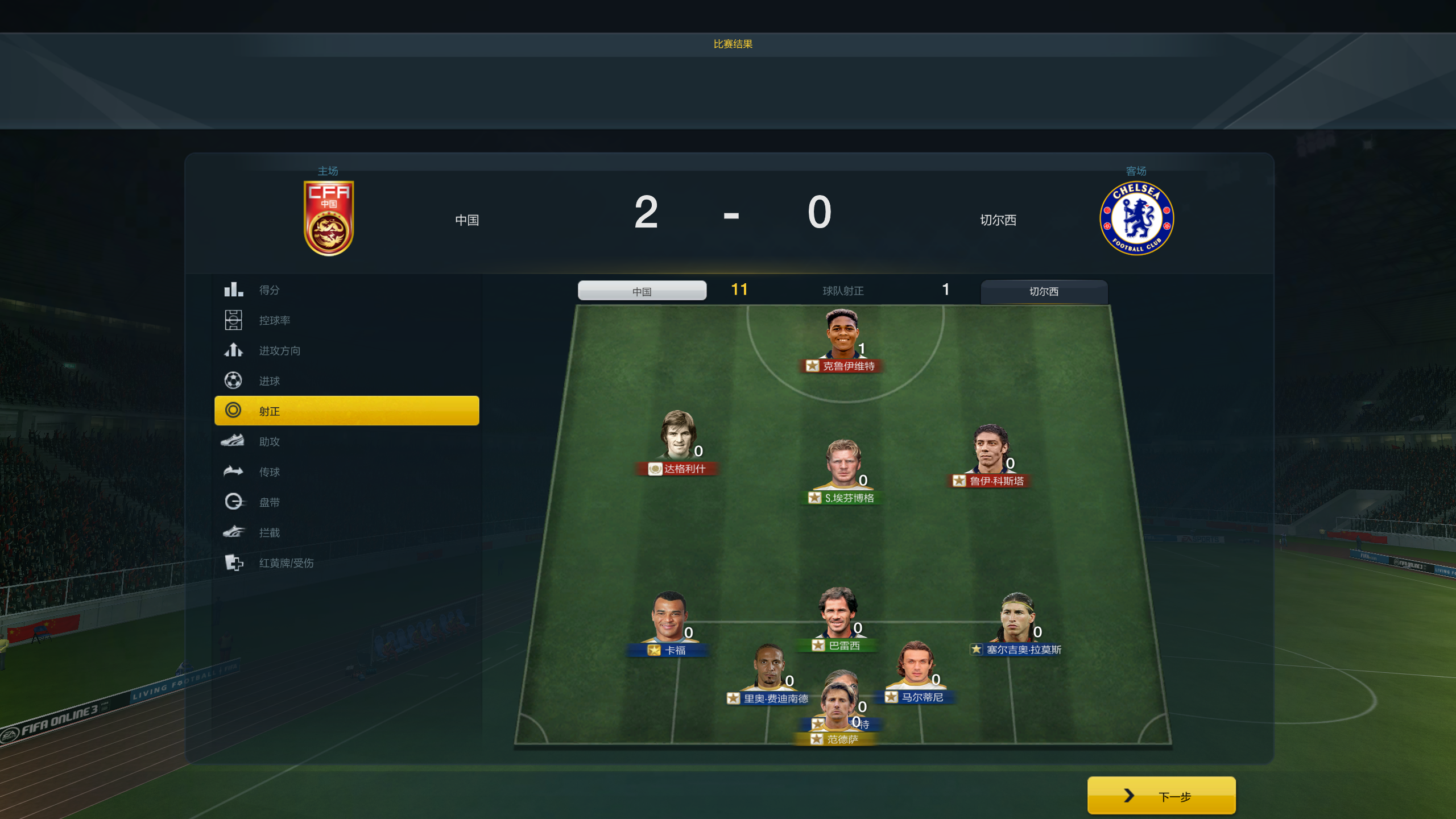Continue with the 下一步 button
The width and height of the screenshot is (1456, 819).
coord(1161,796)
